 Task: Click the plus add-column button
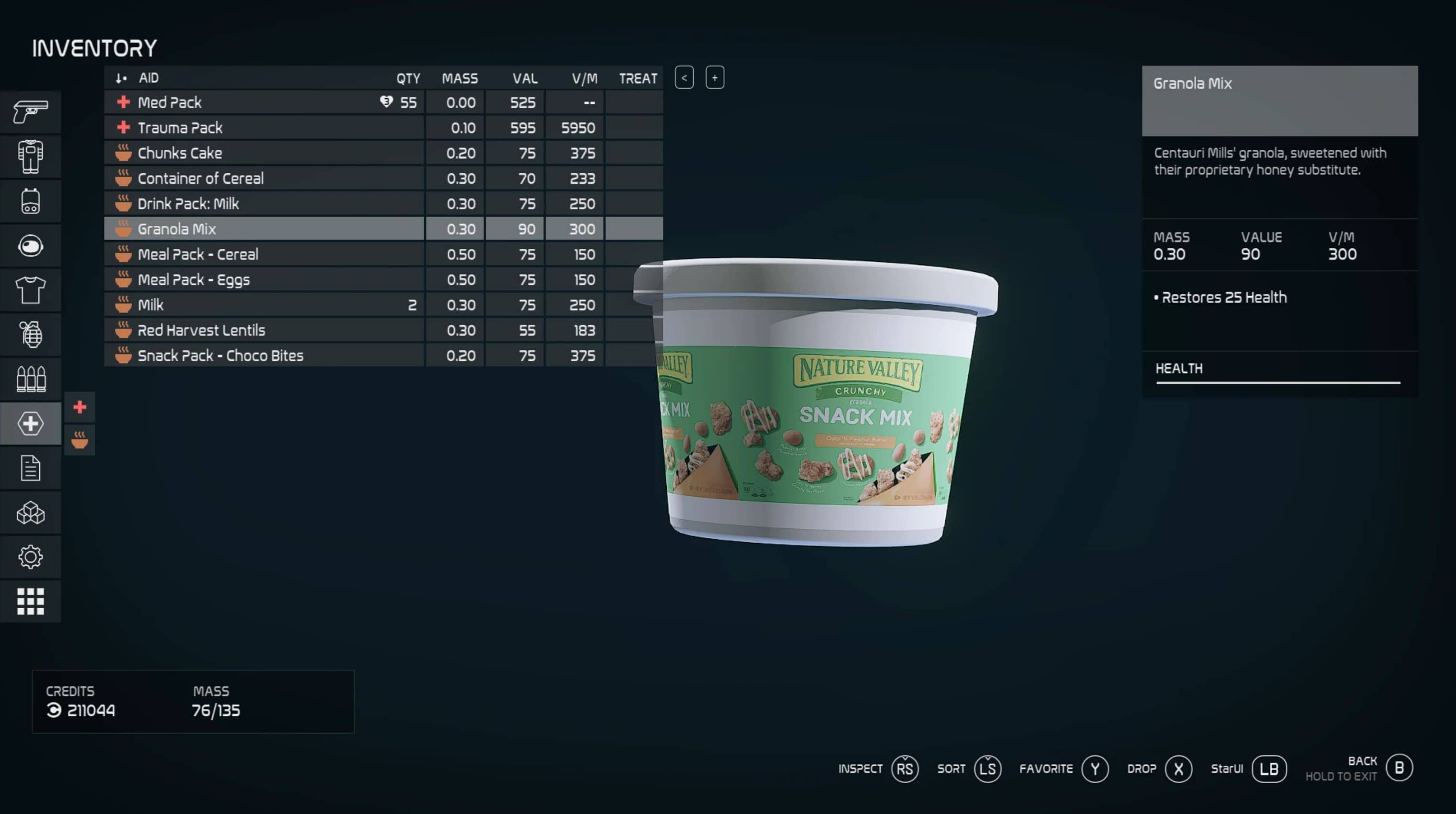point(715,78)
